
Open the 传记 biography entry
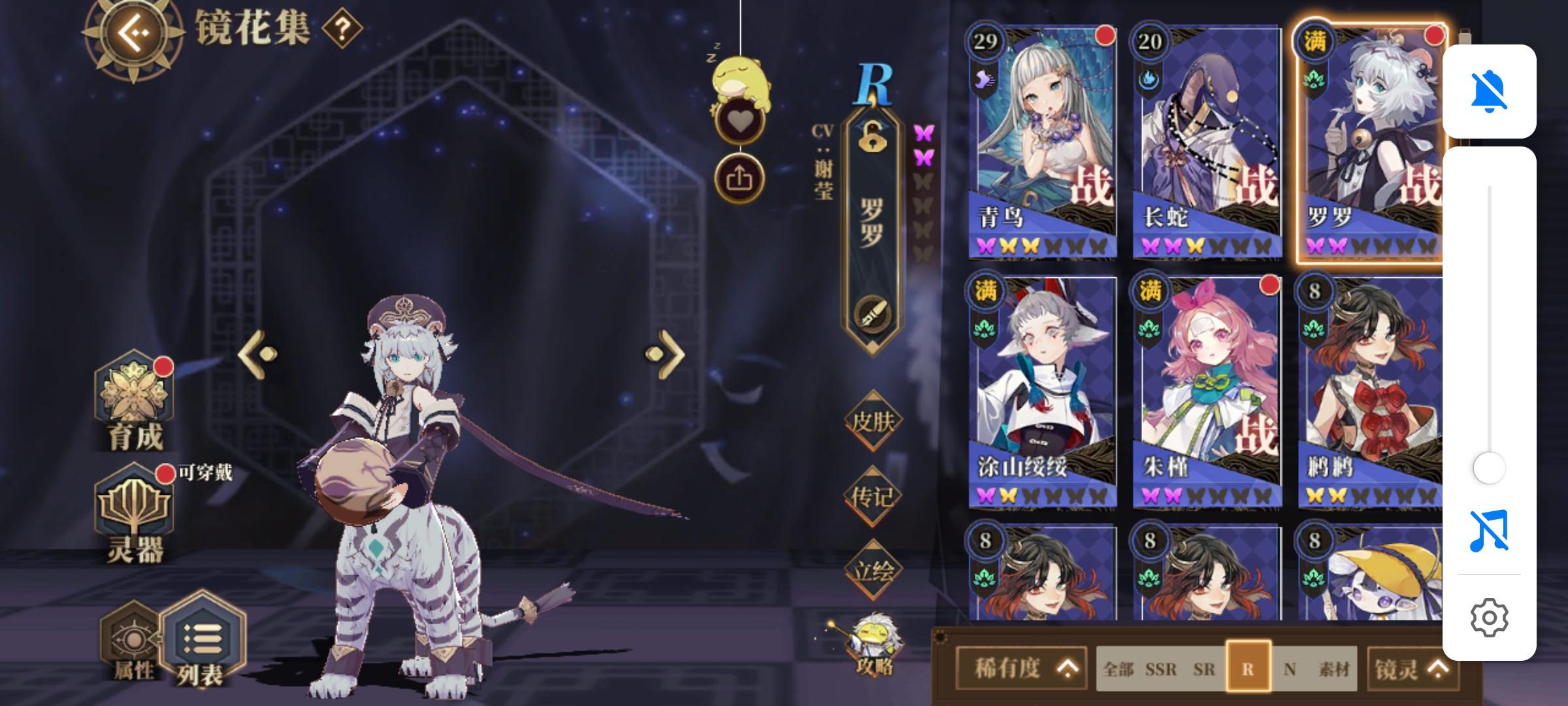[x=873, y=497]
